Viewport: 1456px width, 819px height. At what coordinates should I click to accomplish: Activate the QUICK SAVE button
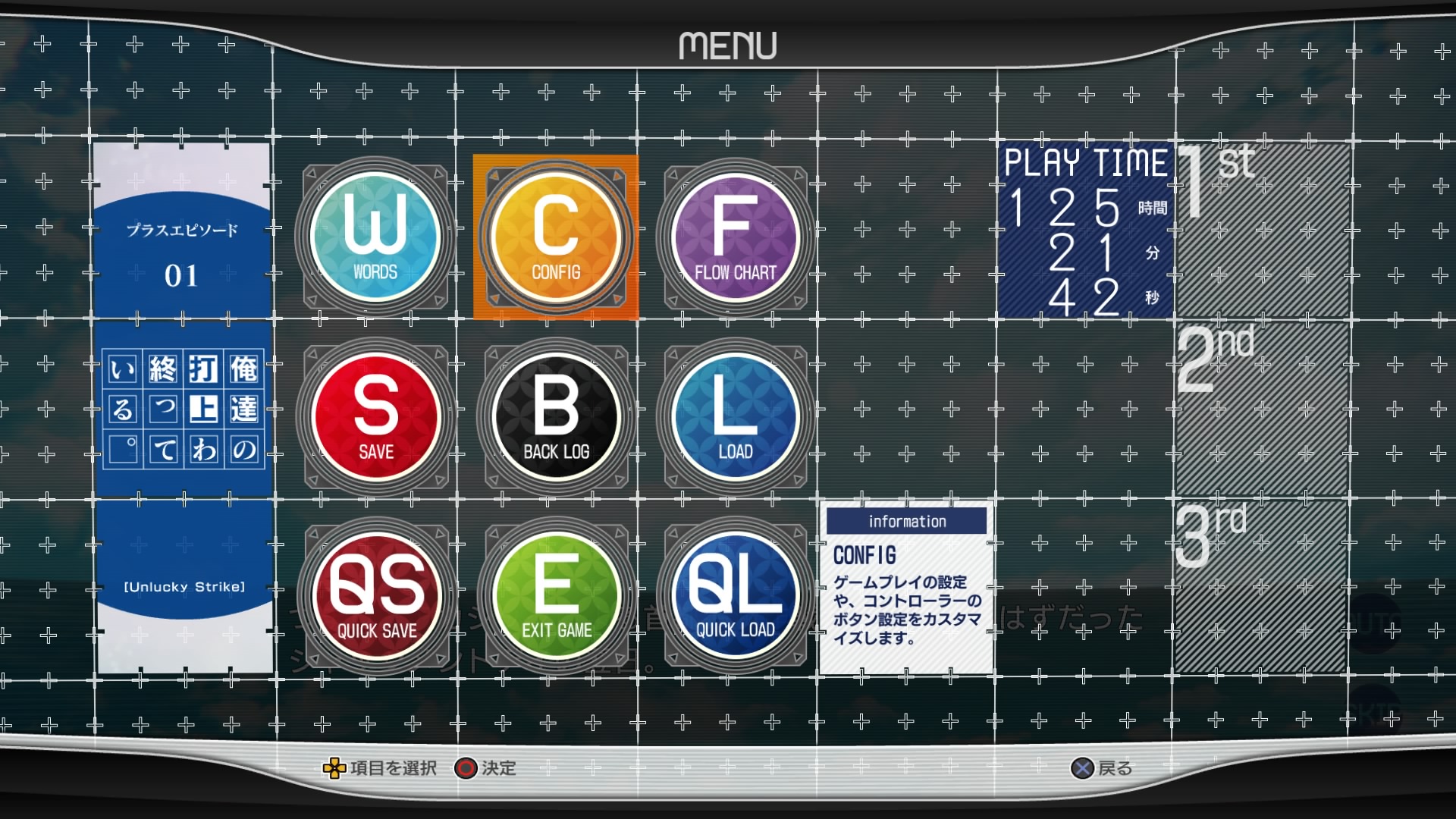[x=377, y=597]
